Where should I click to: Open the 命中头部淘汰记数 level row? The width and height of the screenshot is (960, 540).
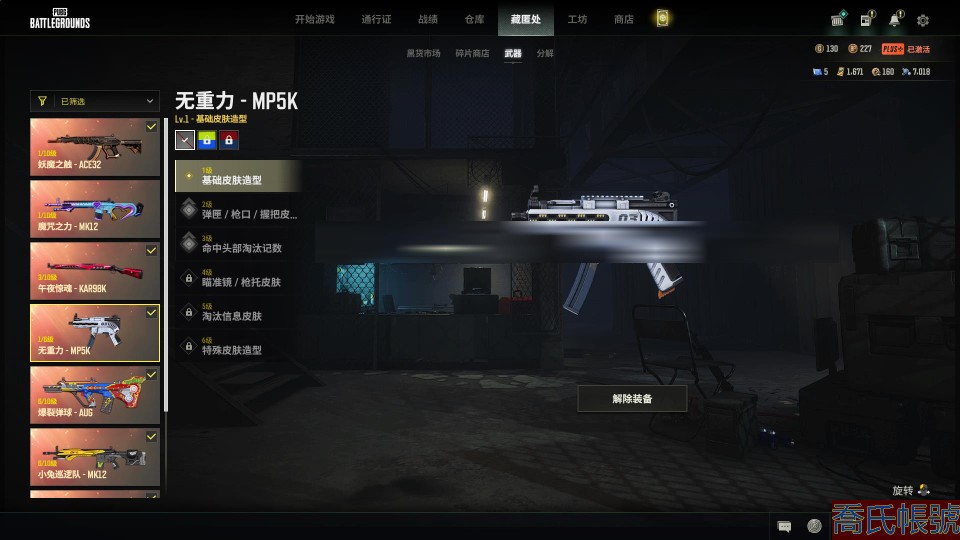point(238,244)
